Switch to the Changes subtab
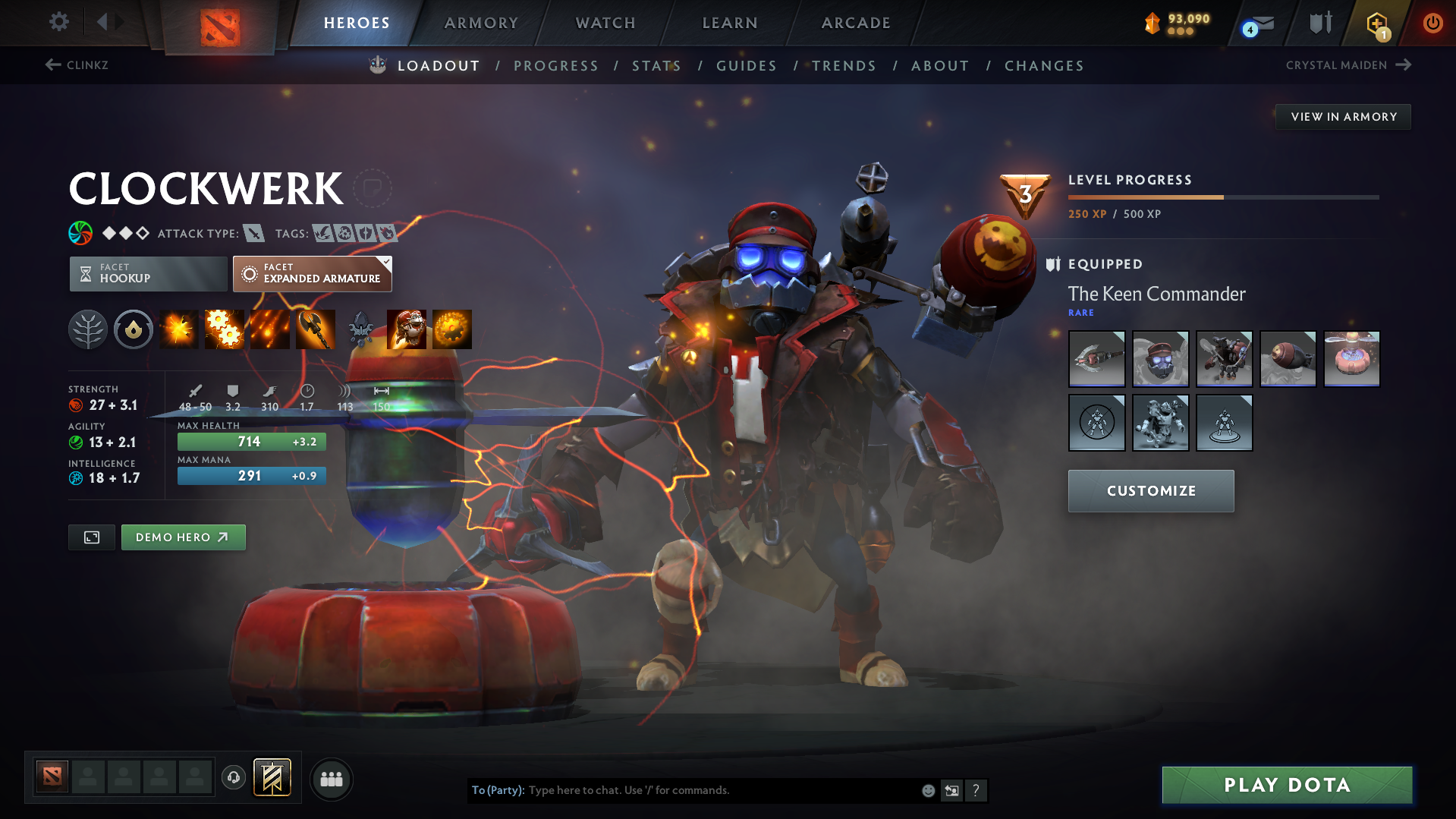The image size is (1456, 819). click(1044, 66)
